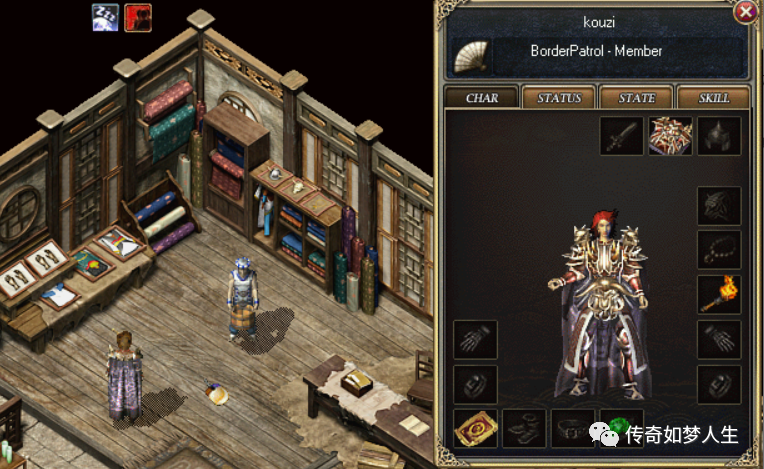Open the STATUS tab

pyautogui.click(x=559, y=97)
